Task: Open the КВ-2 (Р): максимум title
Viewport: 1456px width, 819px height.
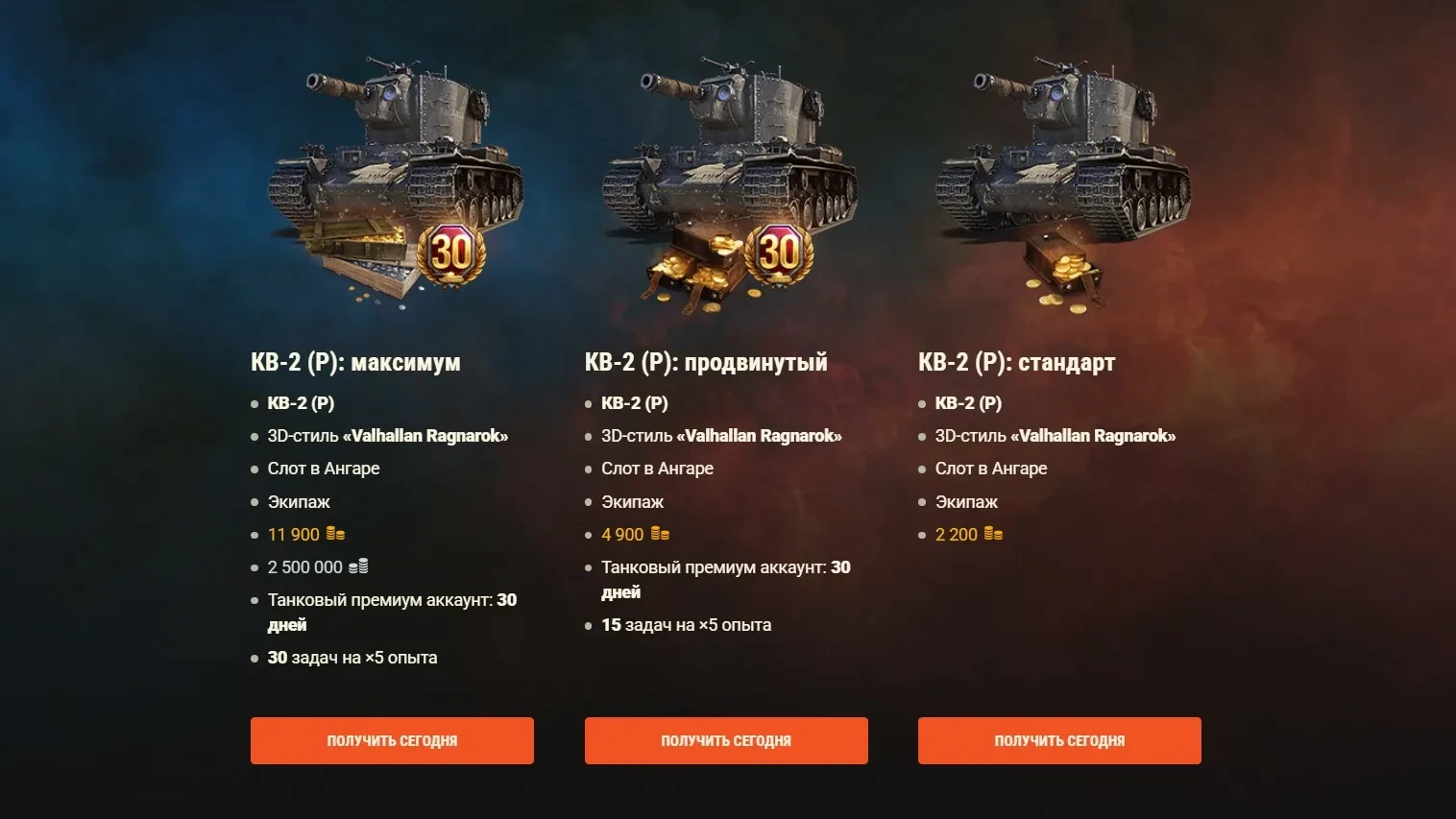Action: 355,362
